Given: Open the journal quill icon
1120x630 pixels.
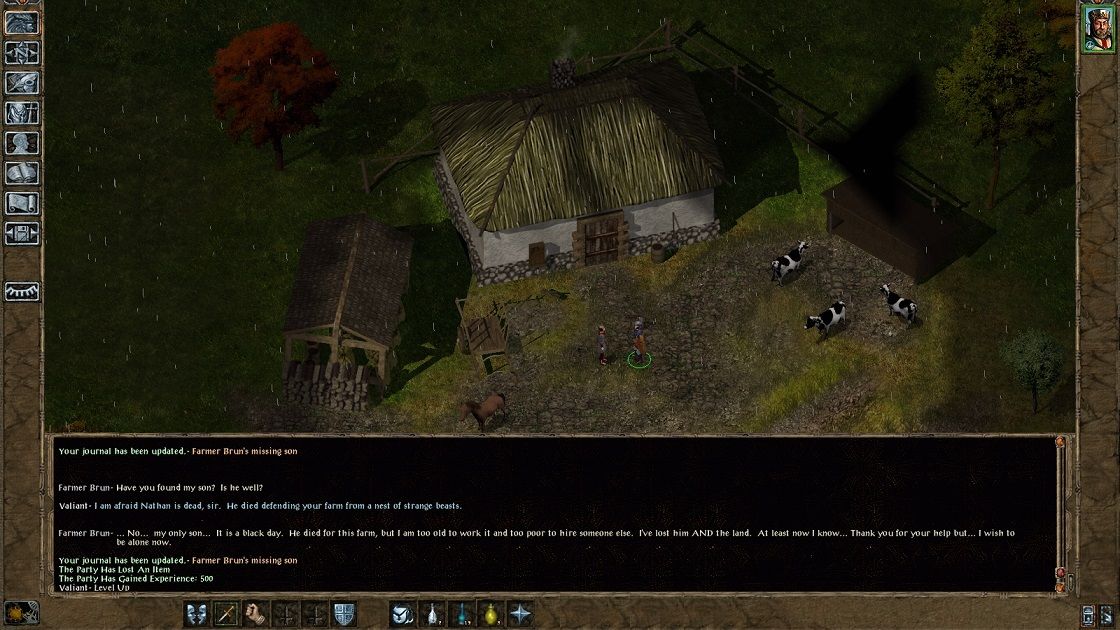Looking at the screenshot, I should click(22, 83).
